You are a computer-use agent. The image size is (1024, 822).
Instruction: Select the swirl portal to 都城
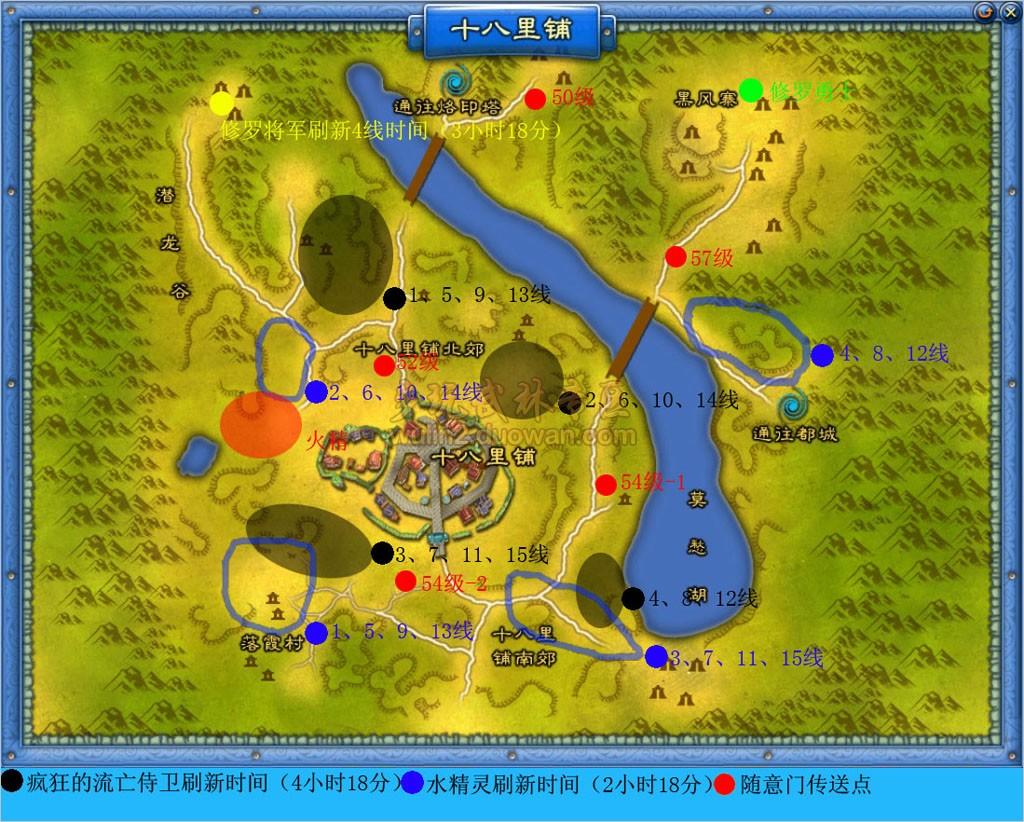coord(795,405)
